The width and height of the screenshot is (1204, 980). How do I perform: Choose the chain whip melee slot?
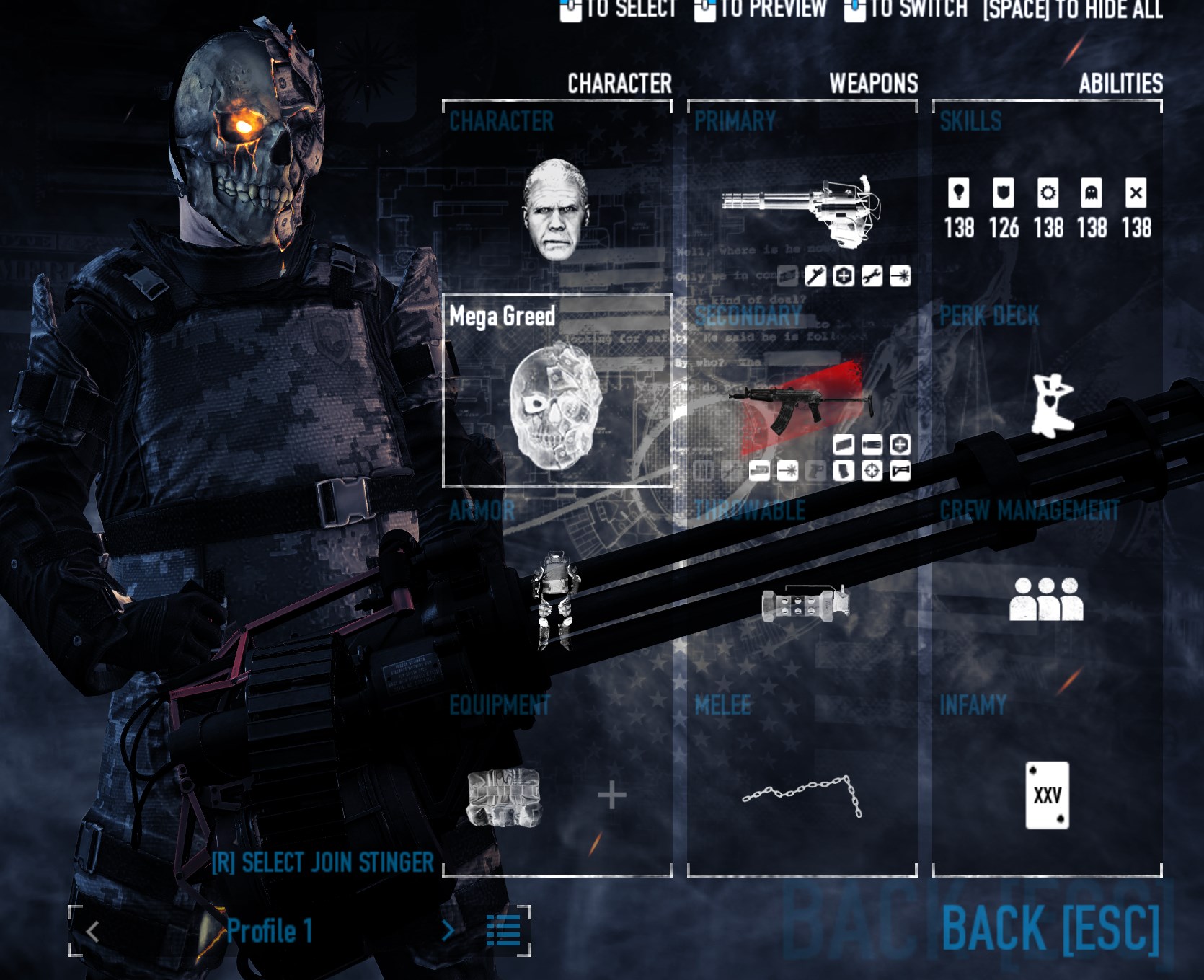click(x=802, y=795)
